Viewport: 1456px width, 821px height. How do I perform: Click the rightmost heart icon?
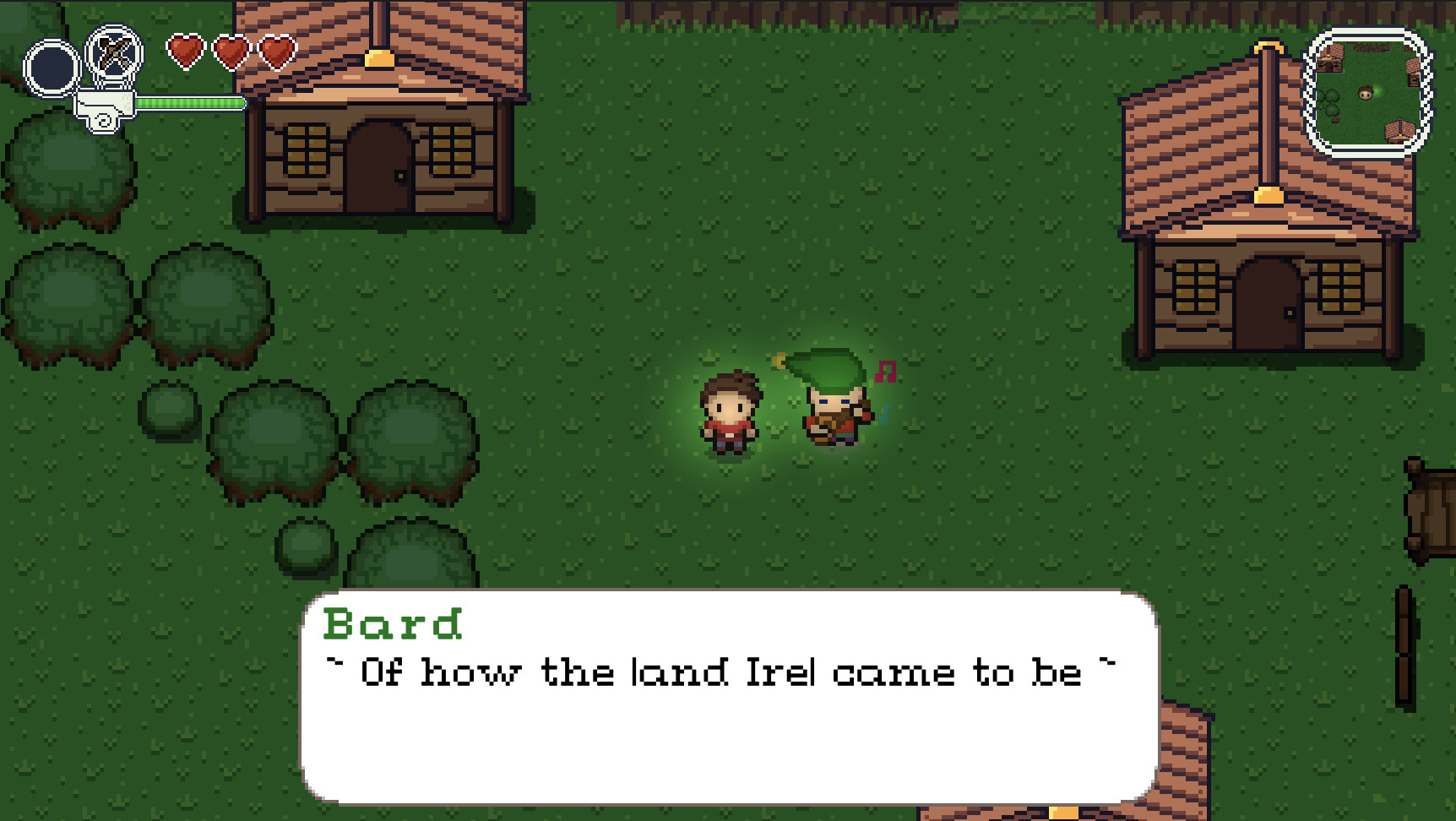[279, 52]
